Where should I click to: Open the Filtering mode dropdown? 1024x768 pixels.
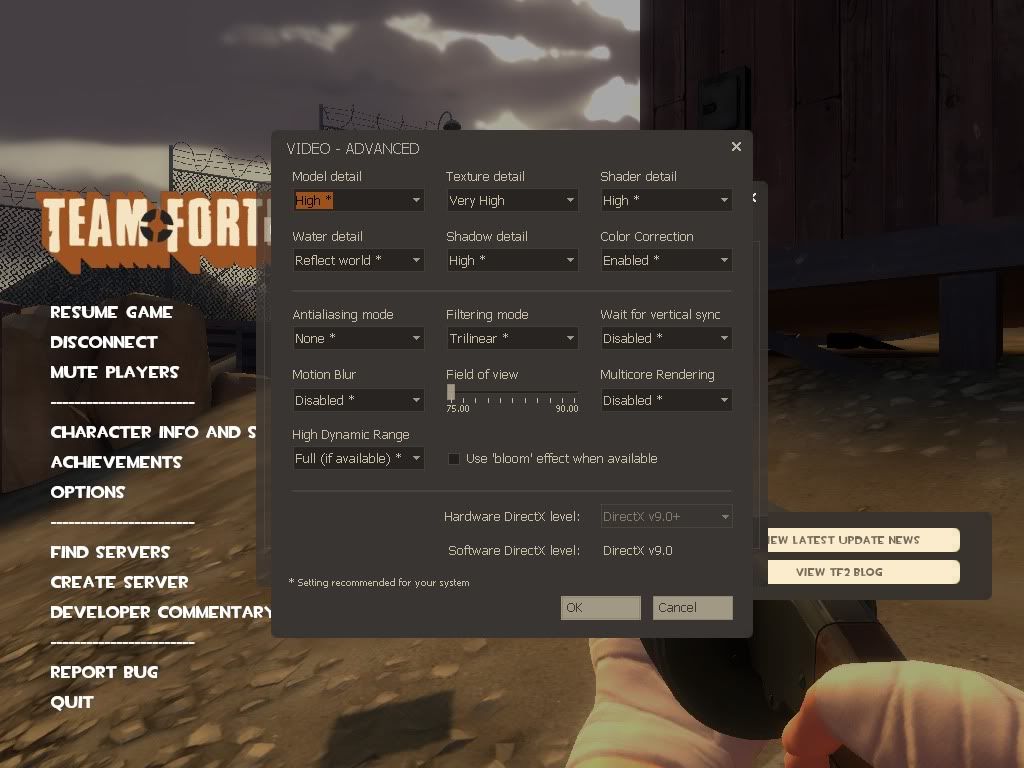512,339
